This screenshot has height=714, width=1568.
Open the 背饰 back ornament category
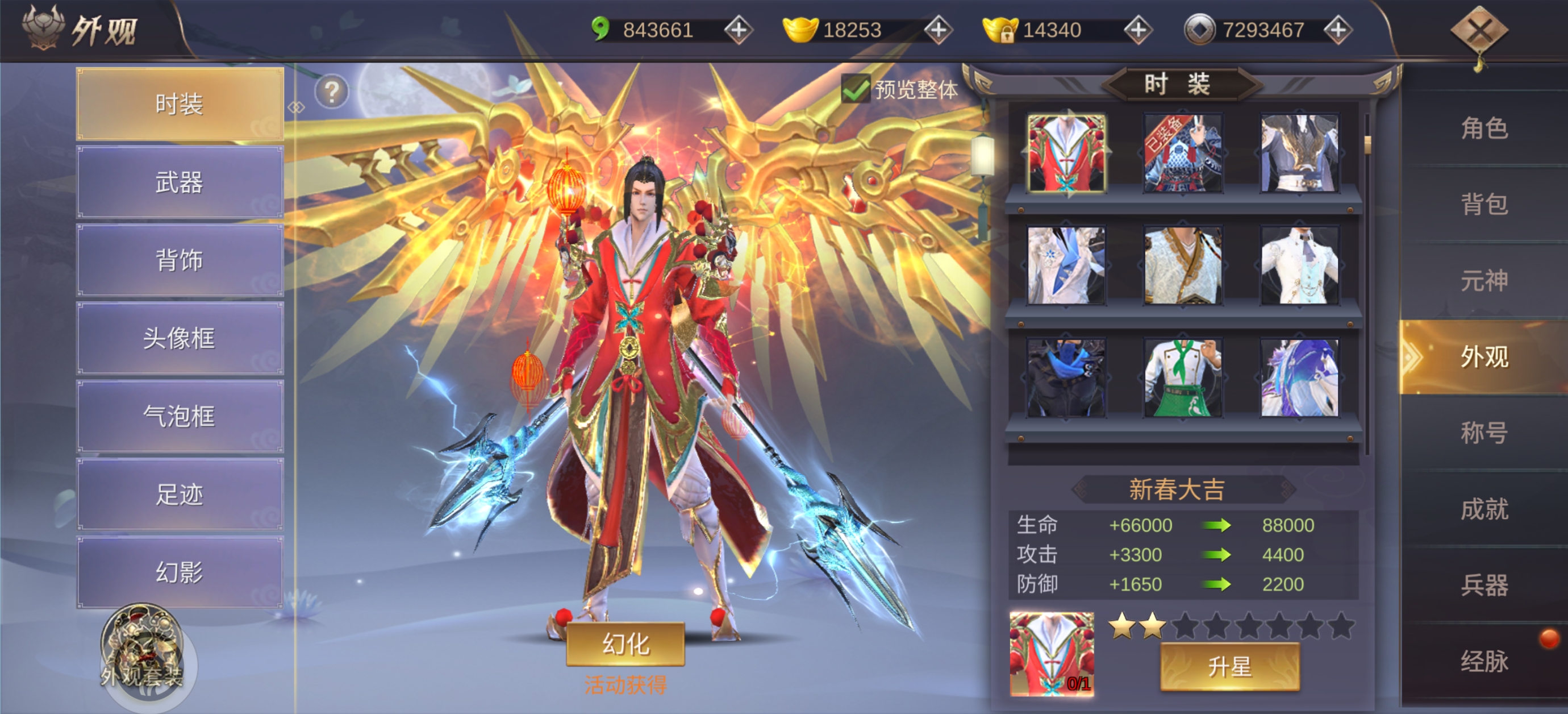(x=180, y=260)
